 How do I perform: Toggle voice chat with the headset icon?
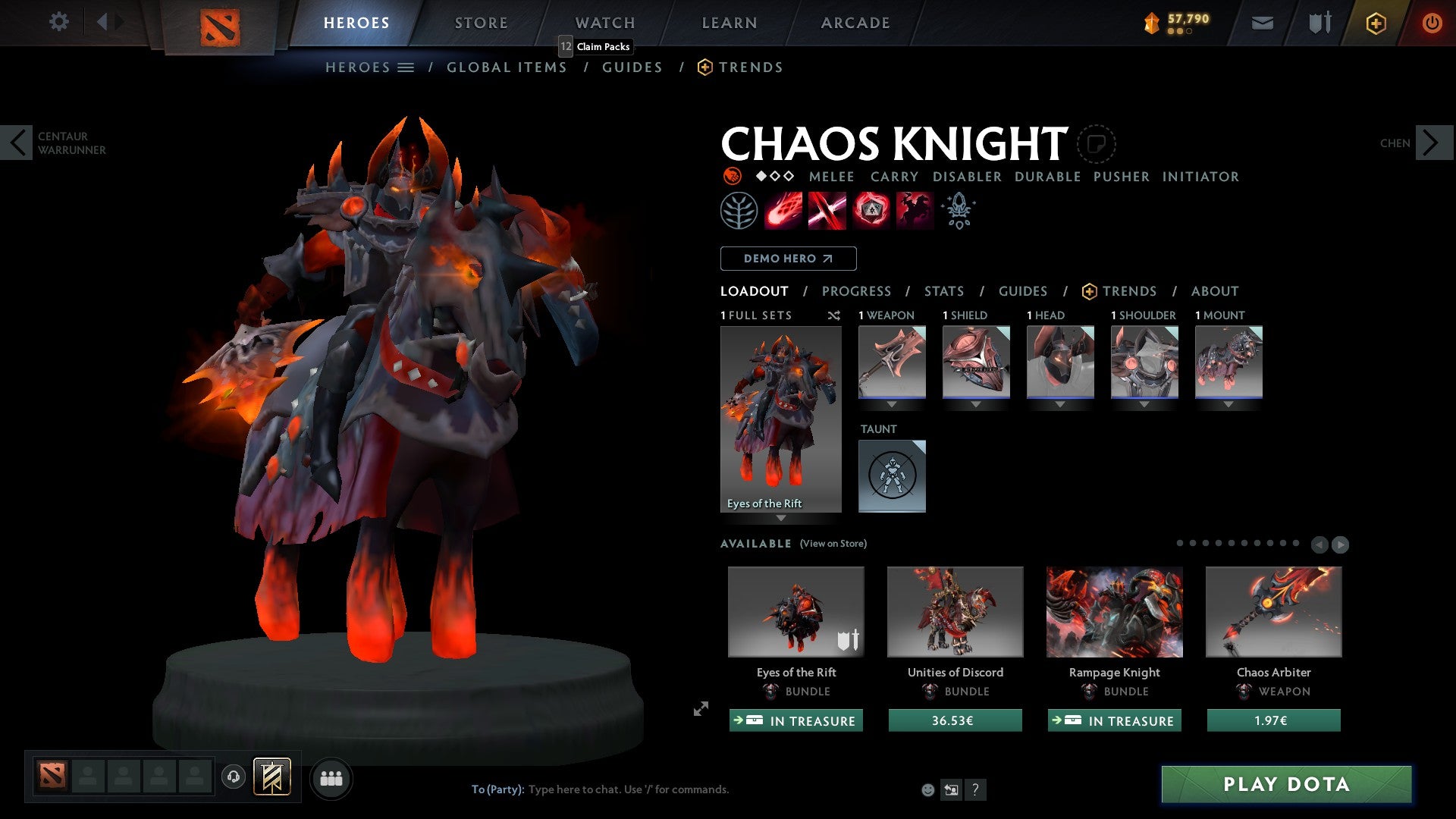pos(234,777)
